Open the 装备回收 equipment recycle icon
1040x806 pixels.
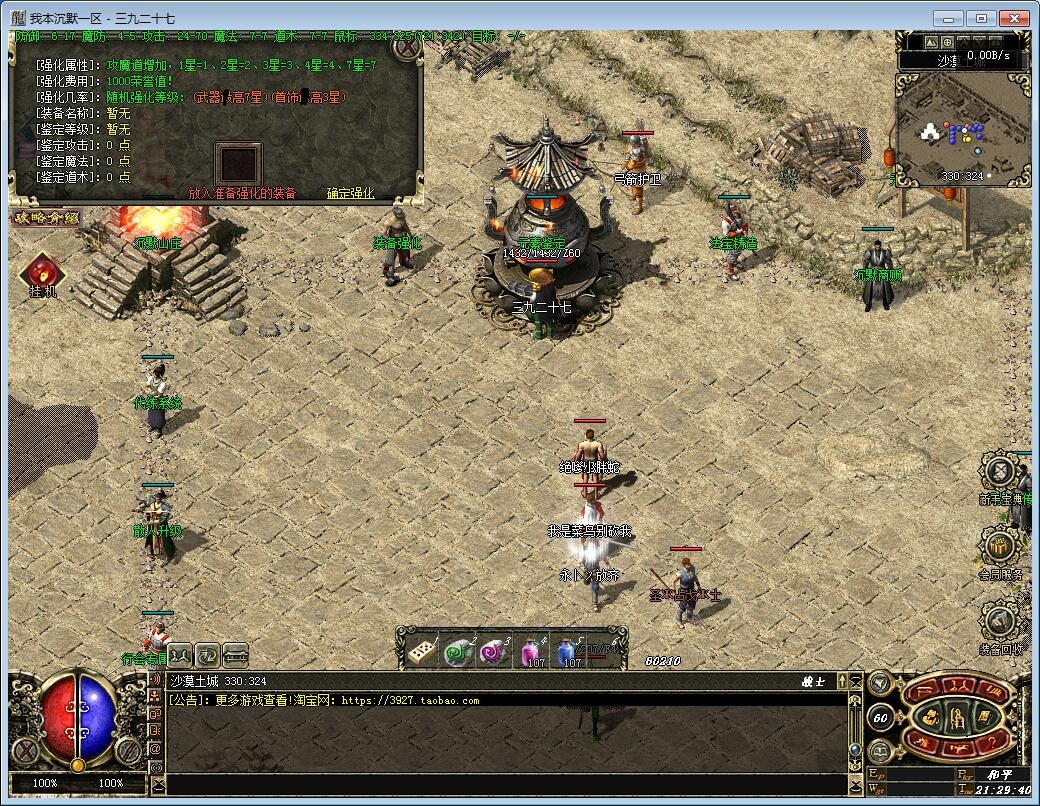tap(1001, 622)
